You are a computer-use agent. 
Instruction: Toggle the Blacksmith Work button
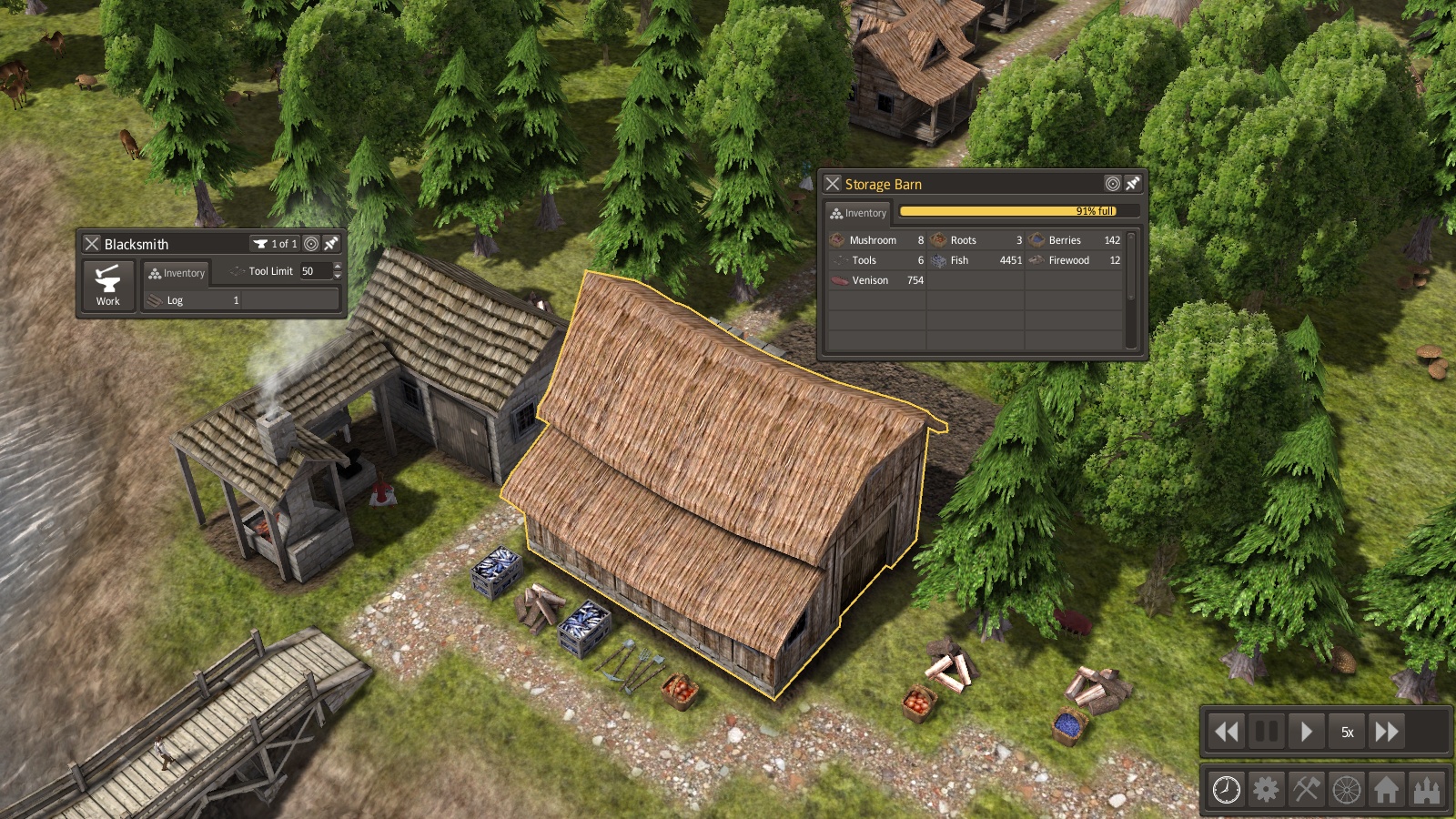[x=108, y=286]
